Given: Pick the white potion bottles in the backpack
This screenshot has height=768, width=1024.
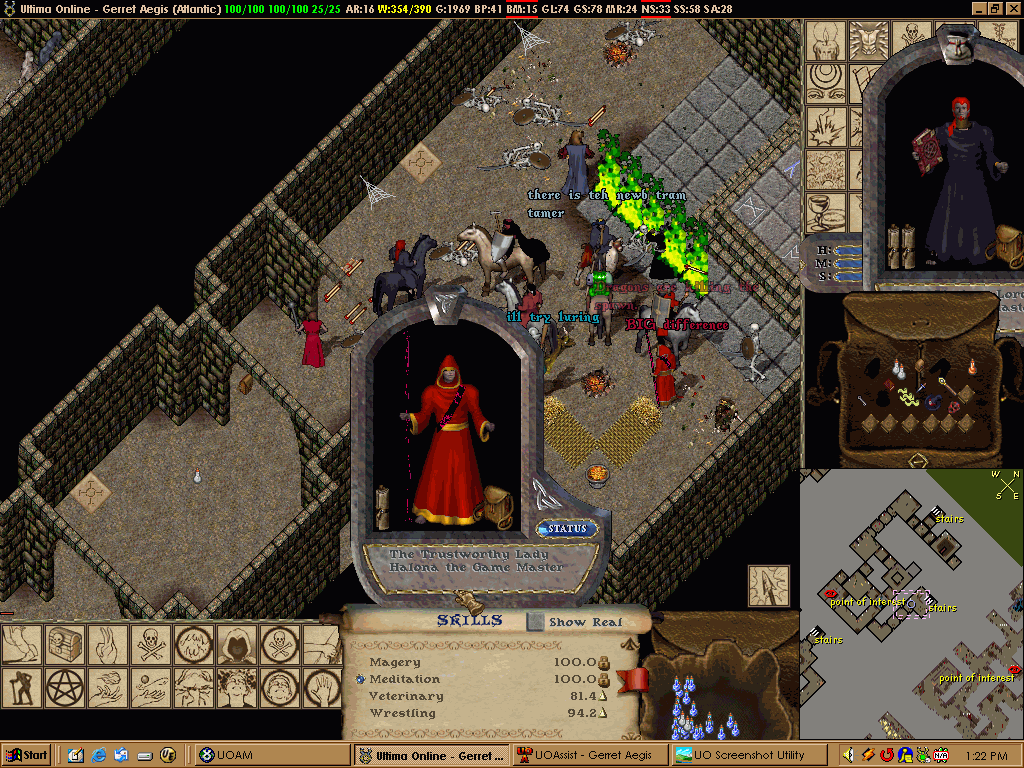Looking at the screenshot, I should 899,368.
